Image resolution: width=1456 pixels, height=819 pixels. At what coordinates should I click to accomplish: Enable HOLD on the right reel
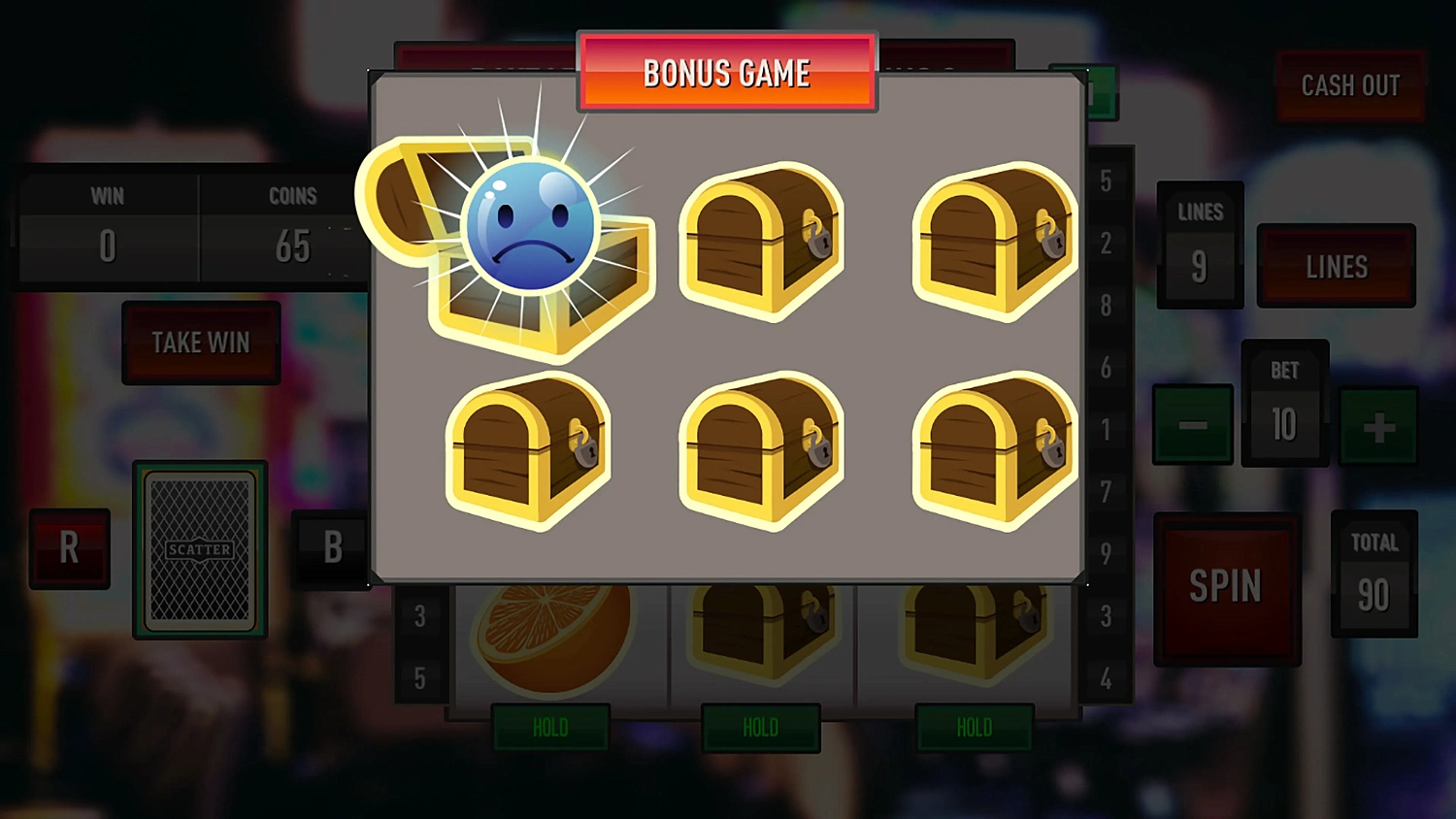973,729
